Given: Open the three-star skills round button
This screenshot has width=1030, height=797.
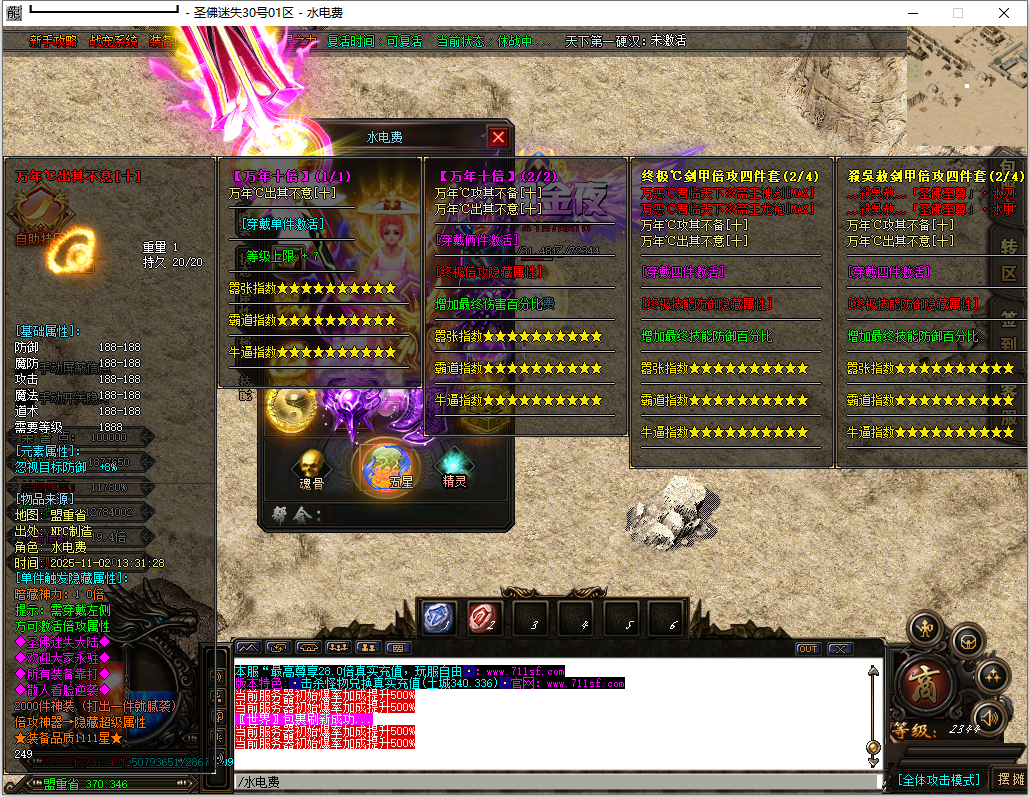Looking at the screenshot, I should point(993,677).
